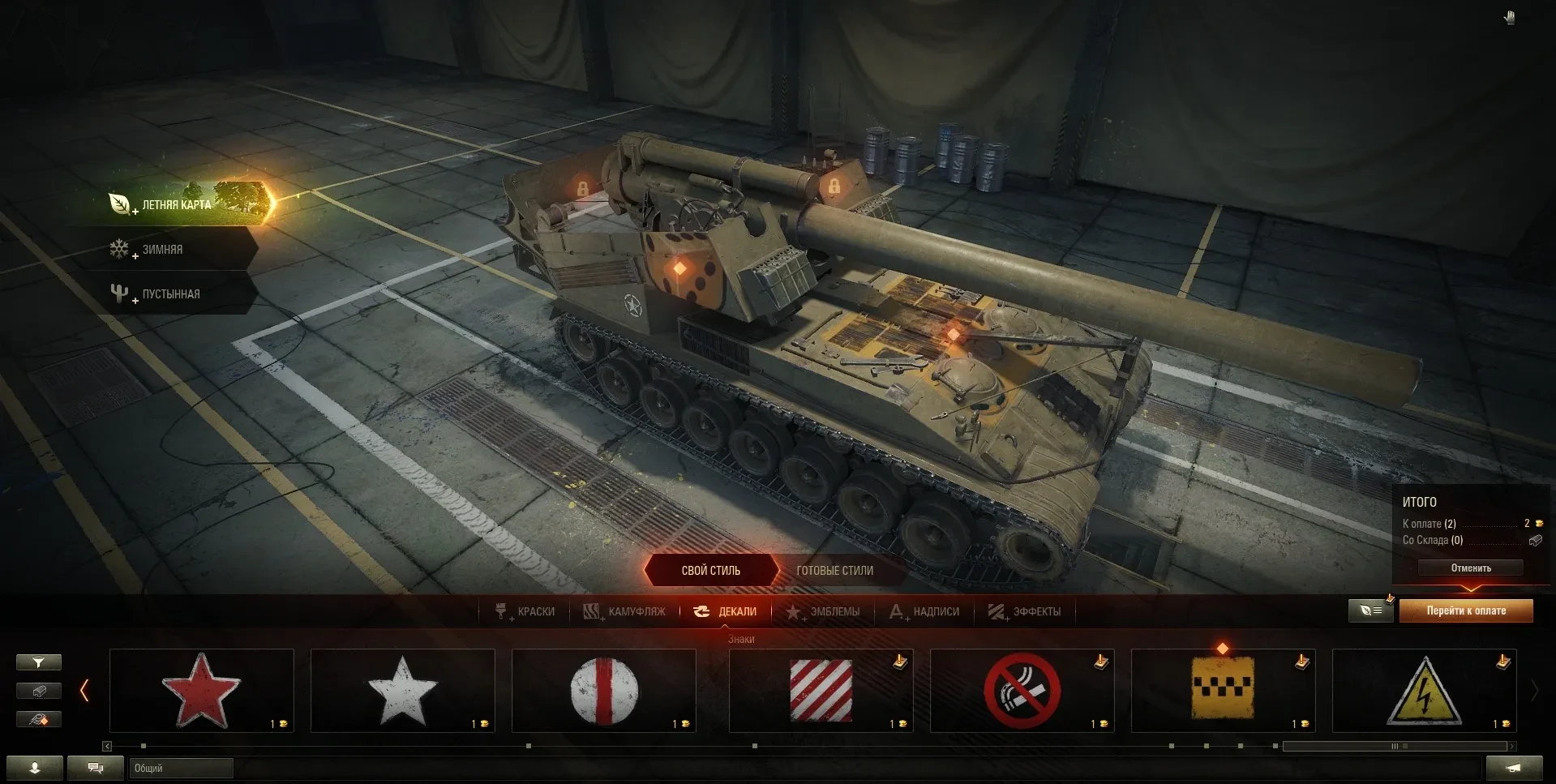This screenshot has height=784, width=1556.
Task: Click the Общий chat input field
Action: pos(181,768)
